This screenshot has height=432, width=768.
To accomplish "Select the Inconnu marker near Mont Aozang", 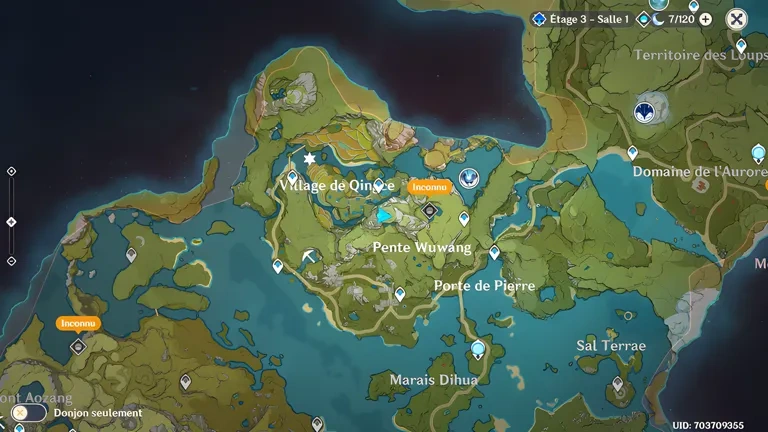I will pos(78,346).
